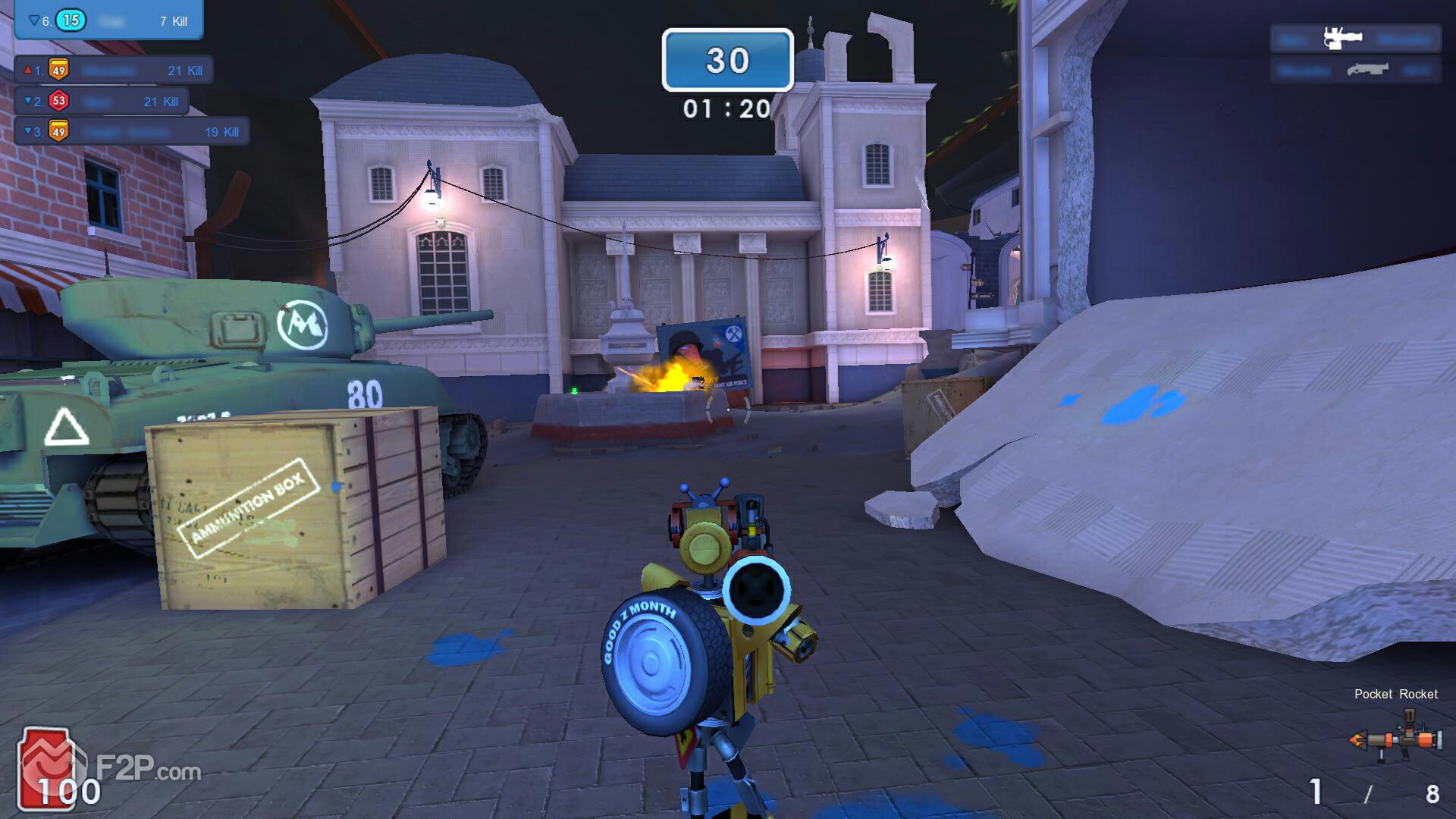Viewport: 1456px width, 819px height.
Task: Select your own 7 Kill scoreboard row
Action: coord(108,20)
